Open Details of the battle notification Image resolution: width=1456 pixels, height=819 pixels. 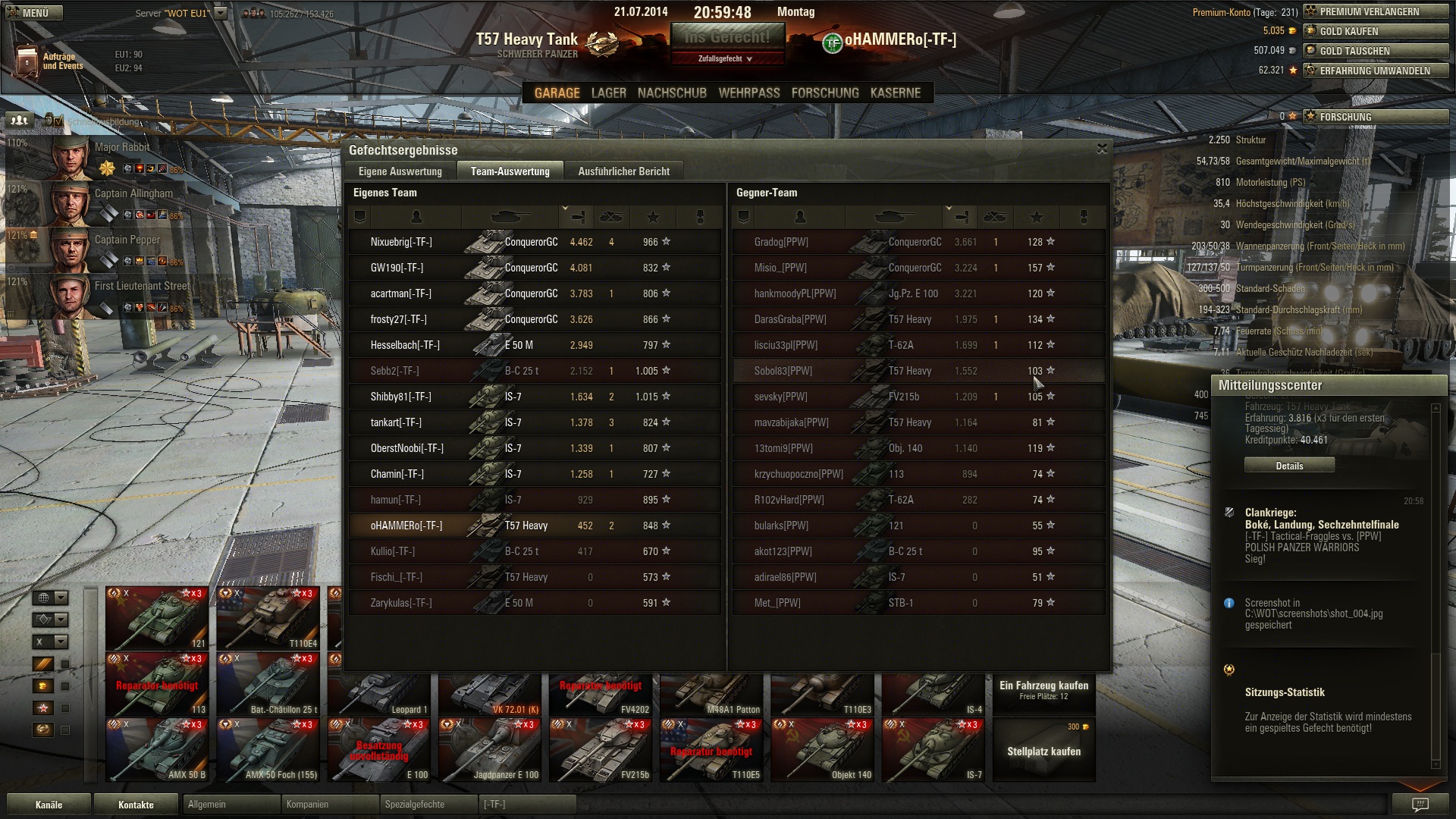pos(1289,466)
